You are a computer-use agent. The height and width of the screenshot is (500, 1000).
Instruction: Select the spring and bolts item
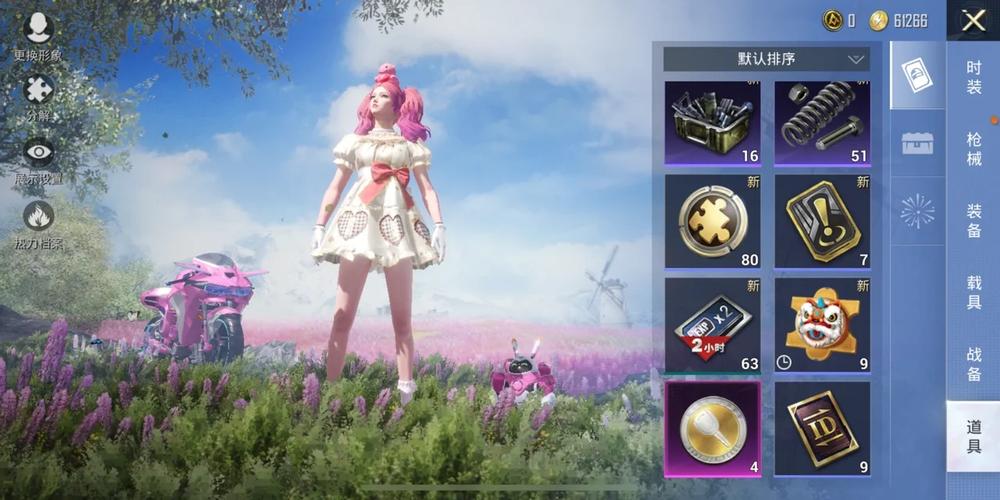(x=821, y=123)
